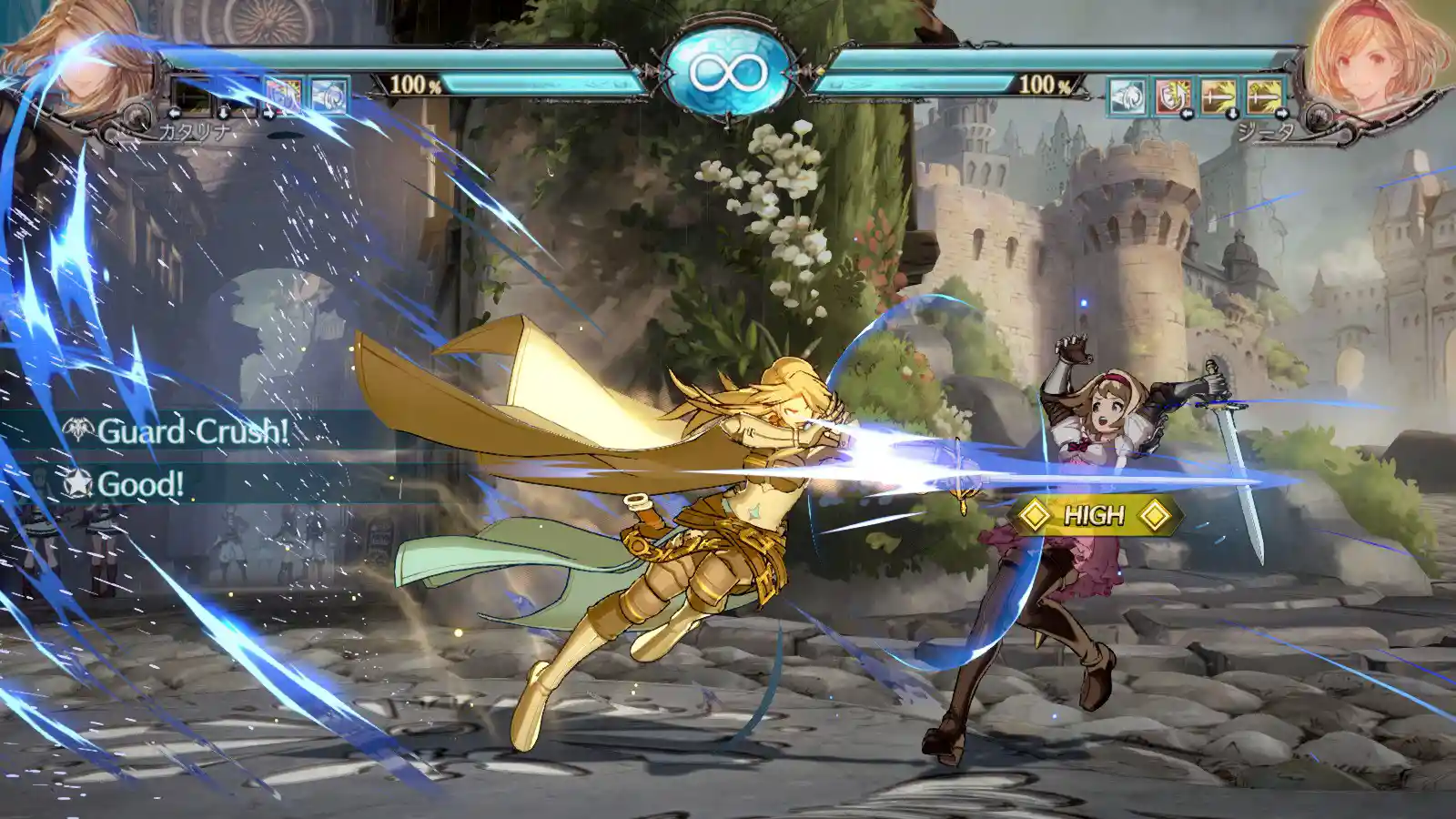Click Katalina's darkened skill slot with left arrow
Image resolution: width=1456 pixels, height=819 pixels.
pyautogui.click(x=192, y=95)
